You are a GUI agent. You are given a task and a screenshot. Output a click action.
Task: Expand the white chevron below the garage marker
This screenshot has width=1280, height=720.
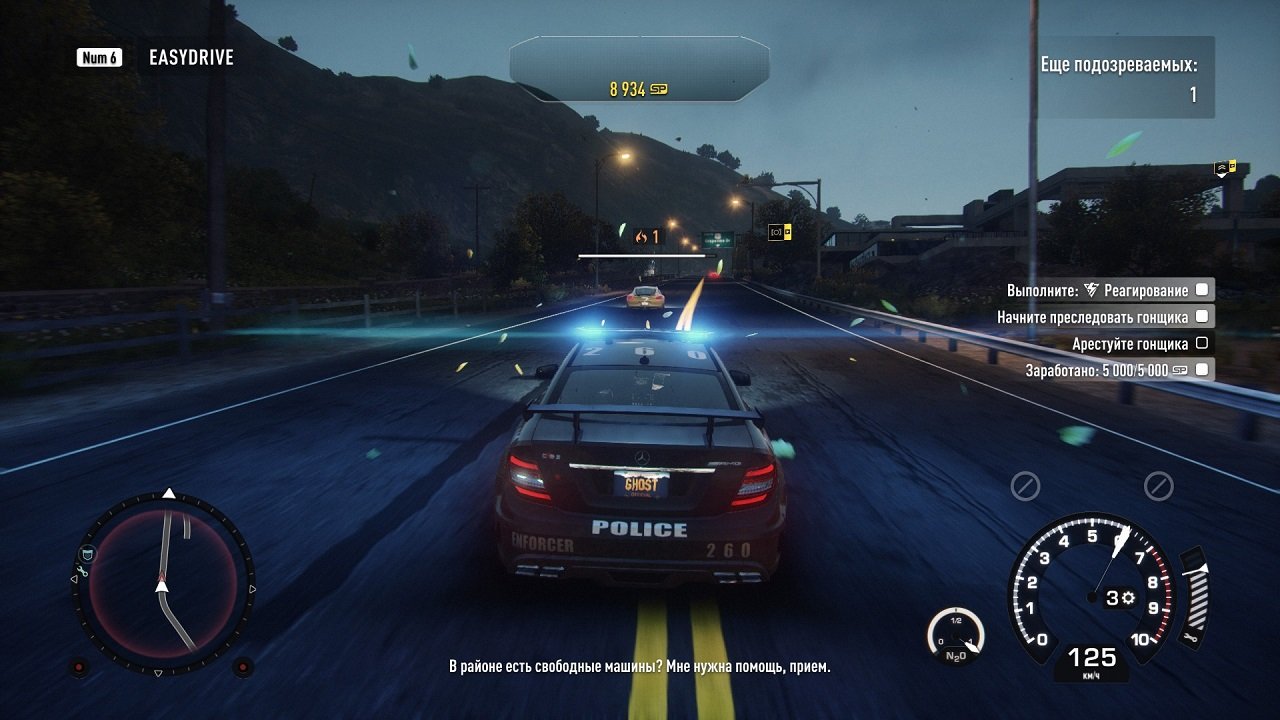1221,176
